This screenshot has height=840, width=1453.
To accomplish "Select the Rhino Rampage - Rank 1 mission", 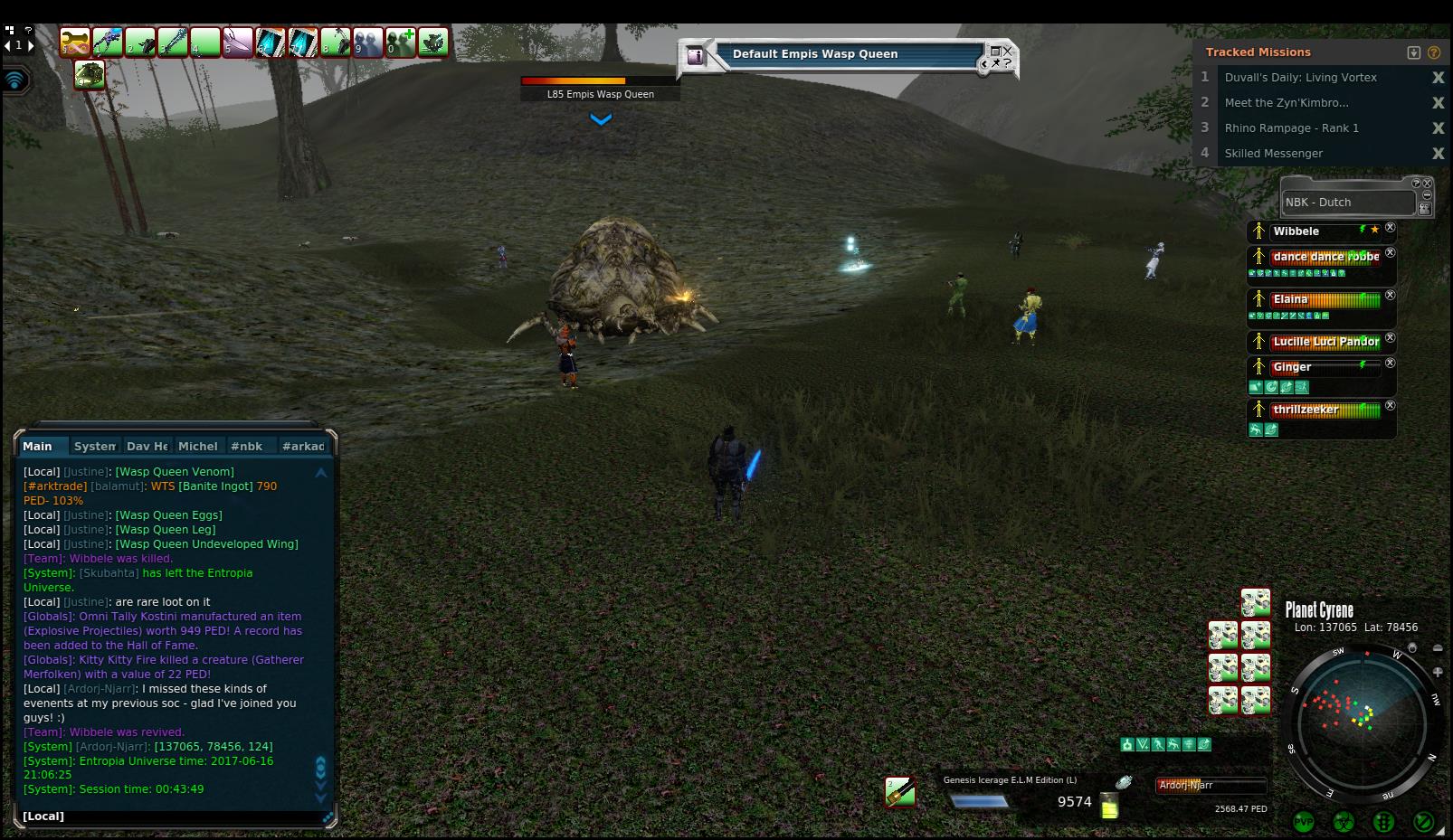I will (x=1291, y=128).
